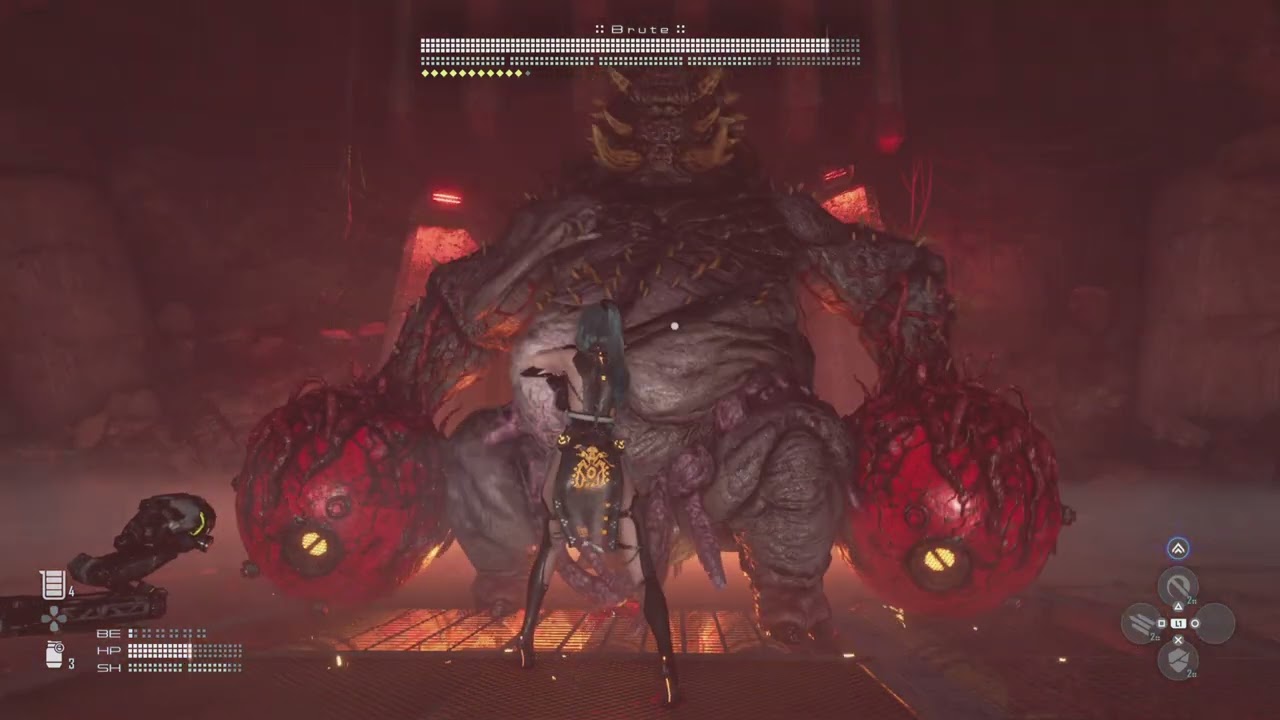Select the healing tumbler item with 4 charges

(x=53, y=584)
